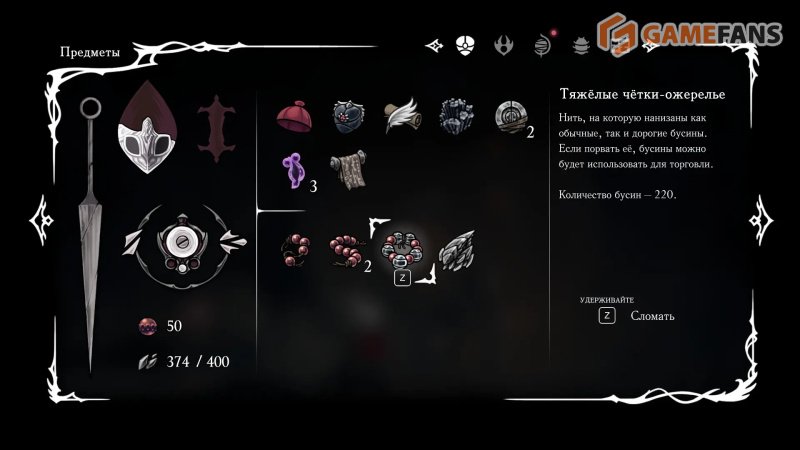The height and width of the screenshot is (450, 800).
Task: Switch to the mask icon tab
Action: pos(465,45)
